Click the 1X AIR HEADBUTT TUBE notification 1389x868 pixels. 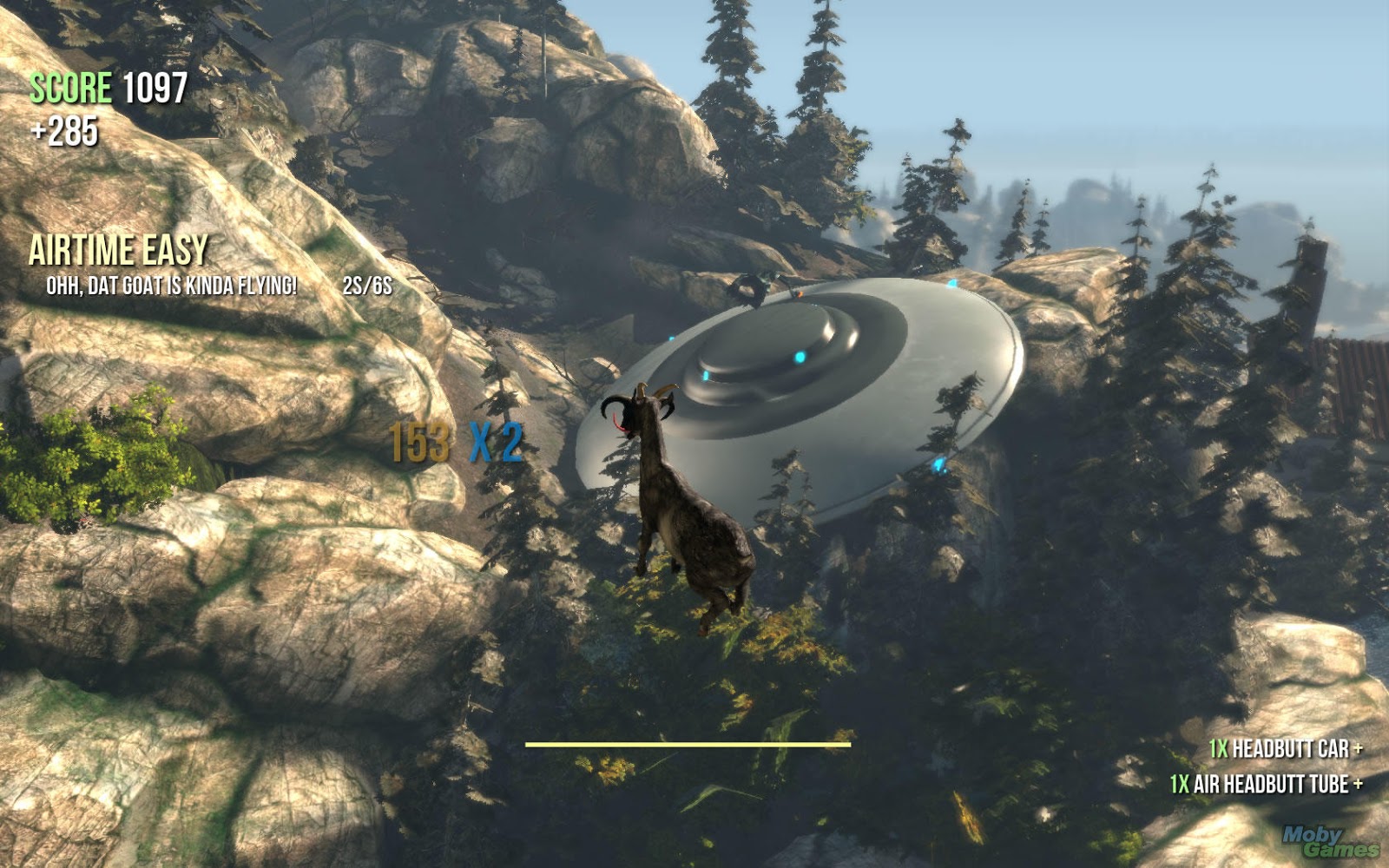[1264, 782]
